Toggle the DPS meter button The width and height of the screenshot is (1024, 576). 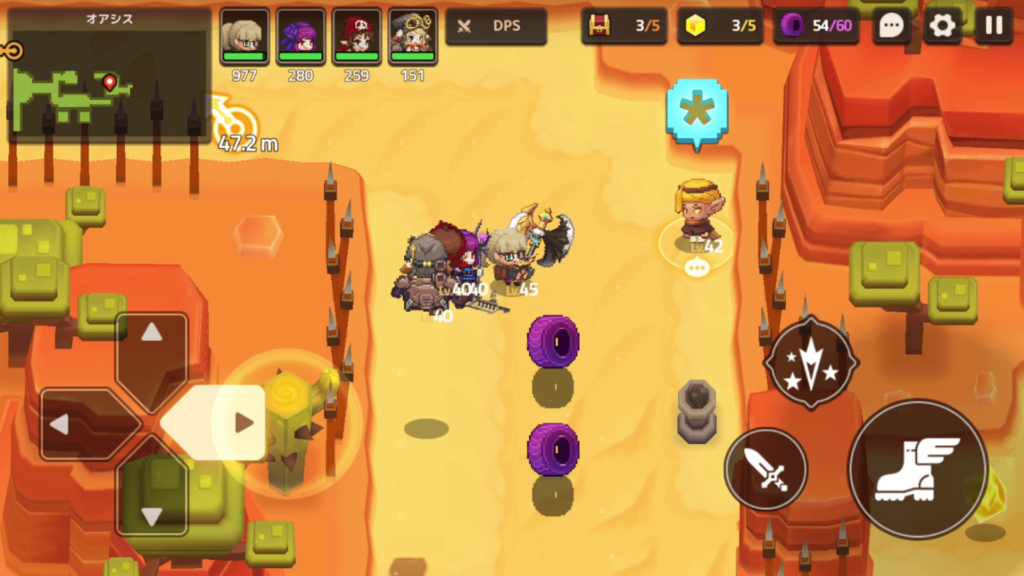tap(496, 27)
